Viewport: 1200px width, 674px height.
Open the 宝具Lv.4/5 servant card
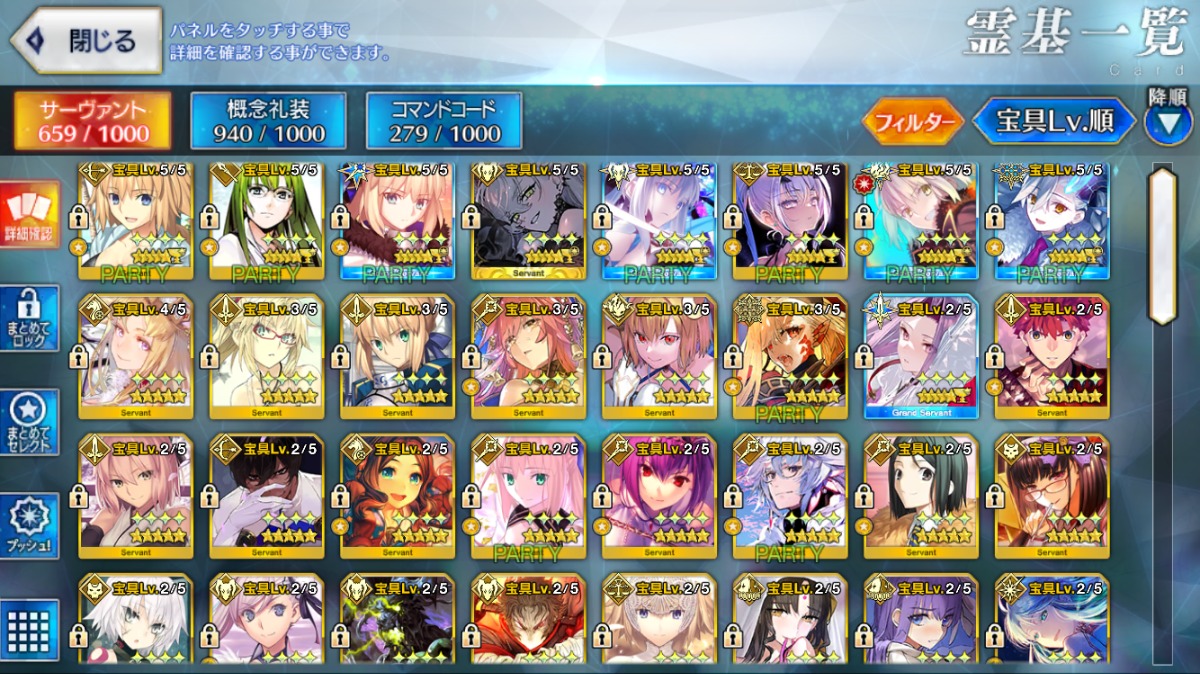pos(136,357)
